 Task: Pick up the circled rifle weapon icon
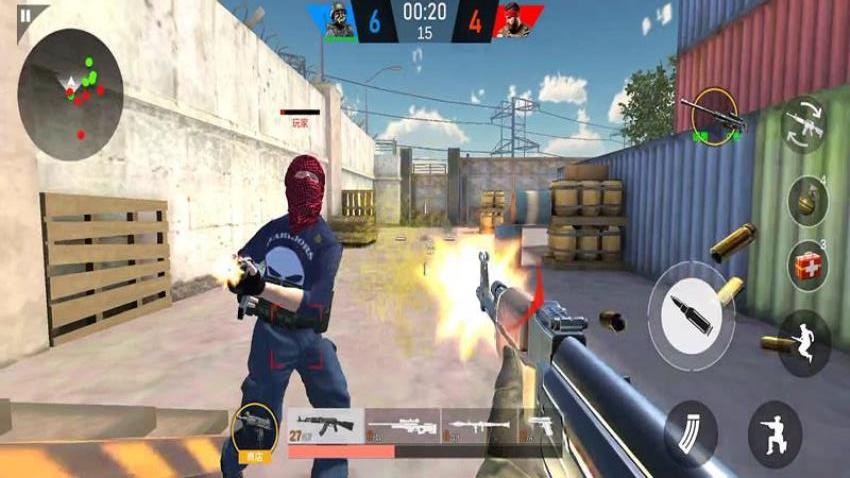tap(715, 117)
